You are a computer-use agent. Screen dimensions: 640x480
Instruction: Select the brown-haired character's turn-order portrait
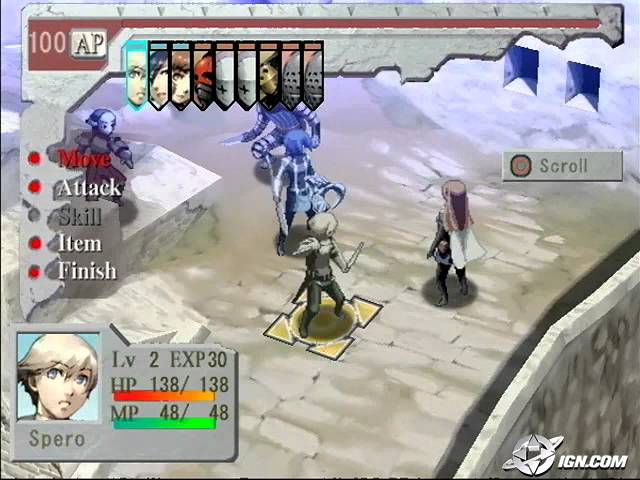(180, 74)
